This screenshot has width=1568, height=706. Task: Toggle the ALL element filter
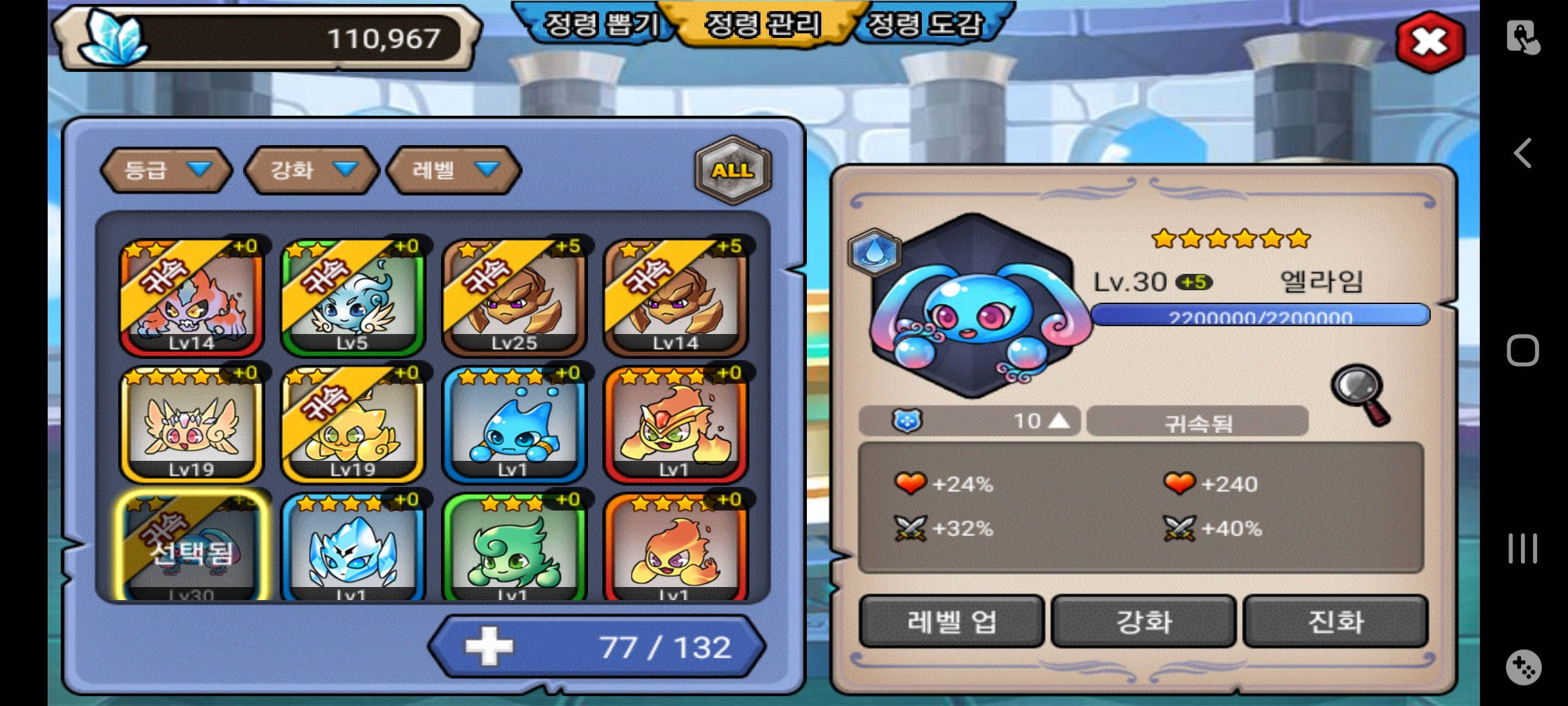point(733,170)
